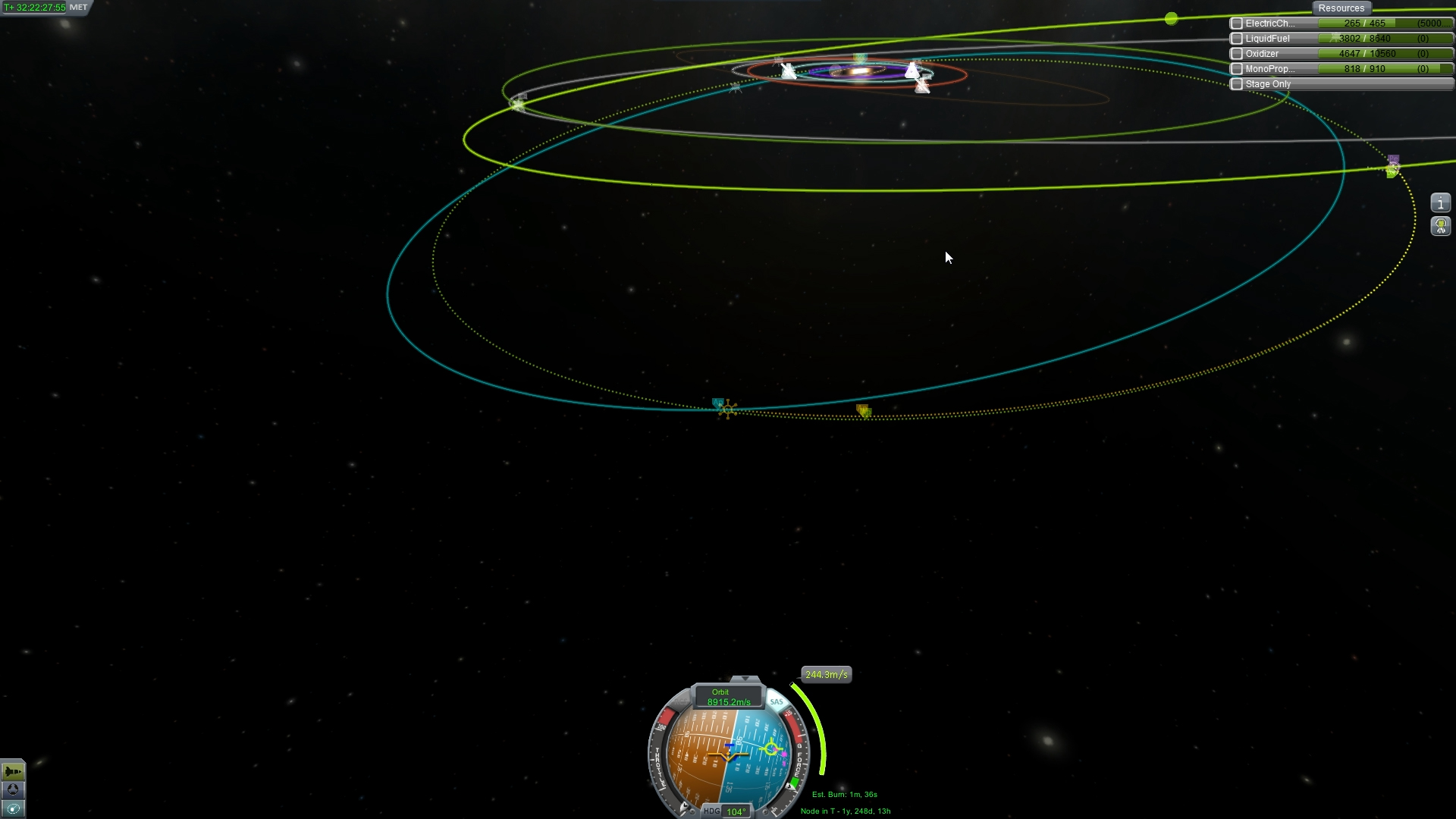Image resolution: width=1456 pixels, height=819 pixels.
Task: Collapse the navball with the top arrow
Action: pyautogui.click(x=745, y=679)
